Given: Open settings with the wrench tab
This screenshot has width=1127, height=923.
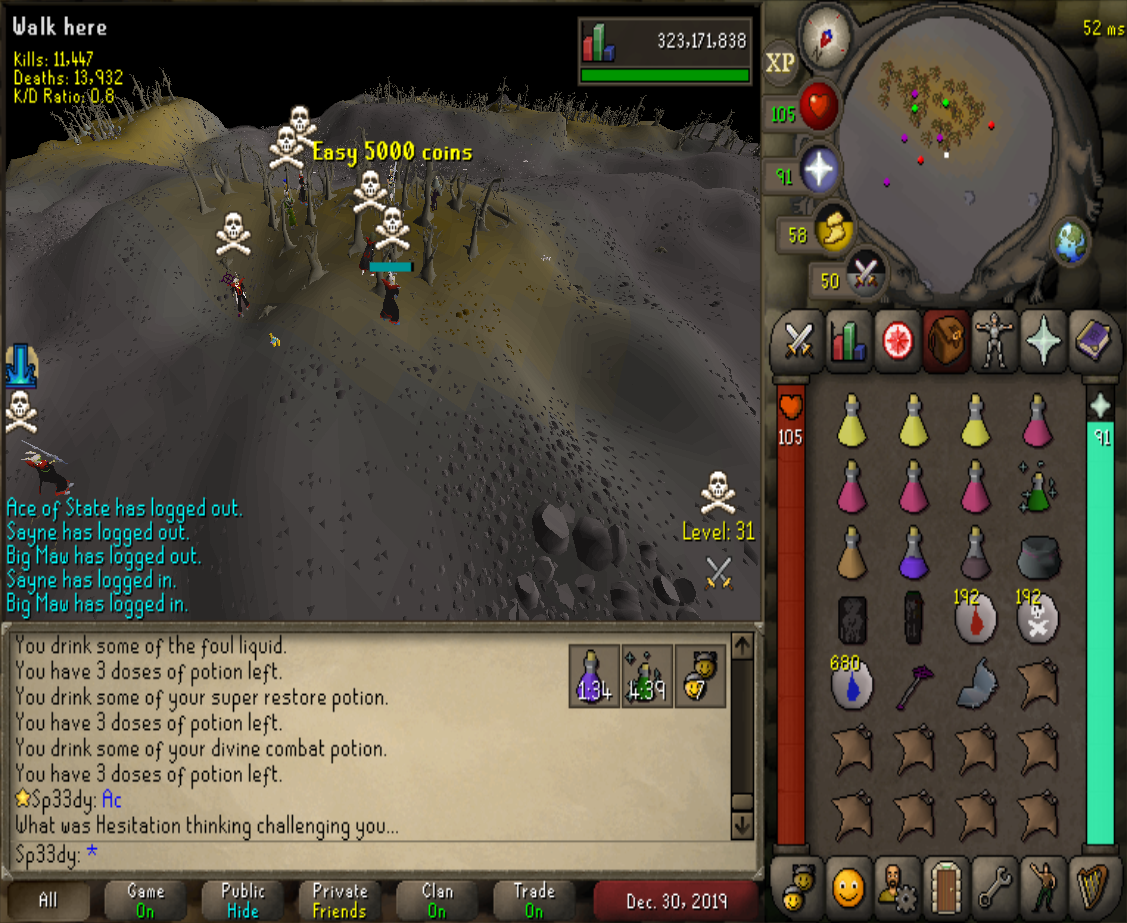Looking at the screenshot, I should [x=993, y=885].
